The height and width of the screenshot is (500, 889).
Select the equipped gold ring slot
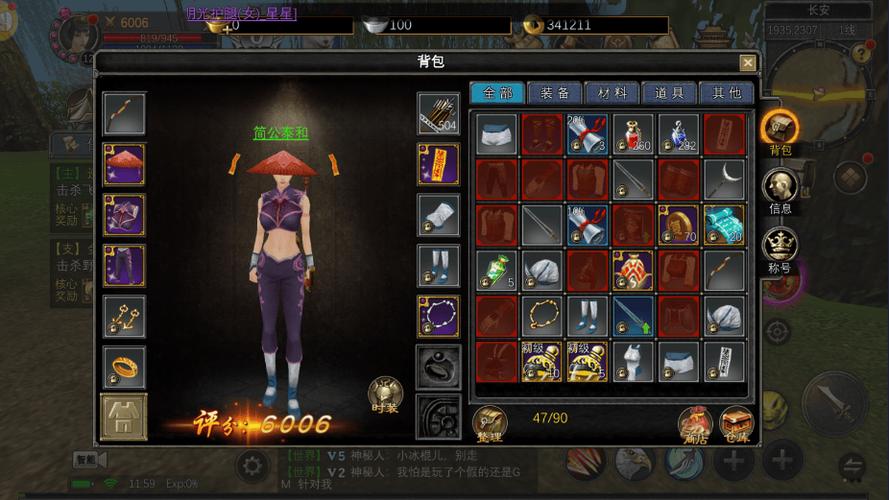[124, 367]
